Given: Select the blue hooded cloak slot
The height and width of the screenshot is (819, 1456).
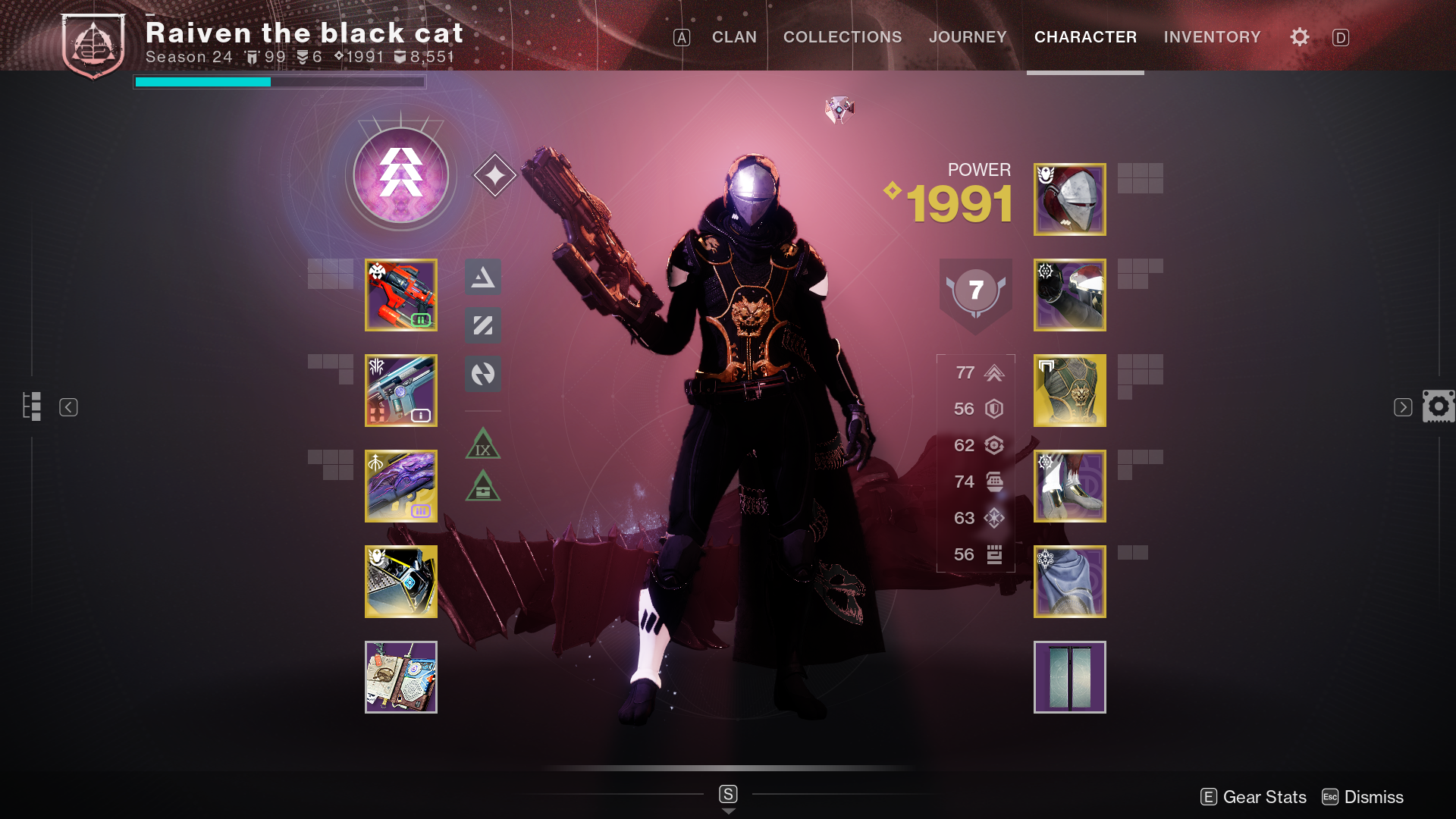Looking at the screenshot, I should 1069,582.
